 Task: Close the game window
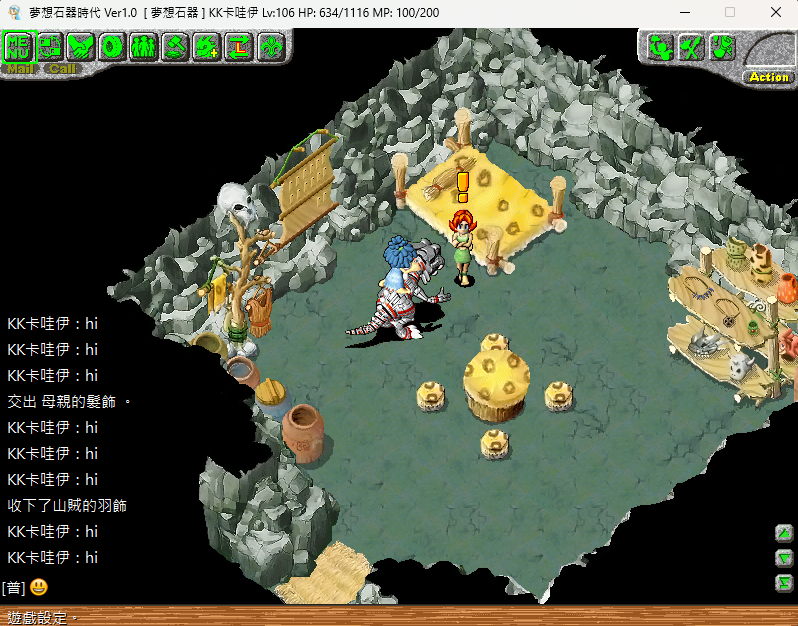point(776,12)
